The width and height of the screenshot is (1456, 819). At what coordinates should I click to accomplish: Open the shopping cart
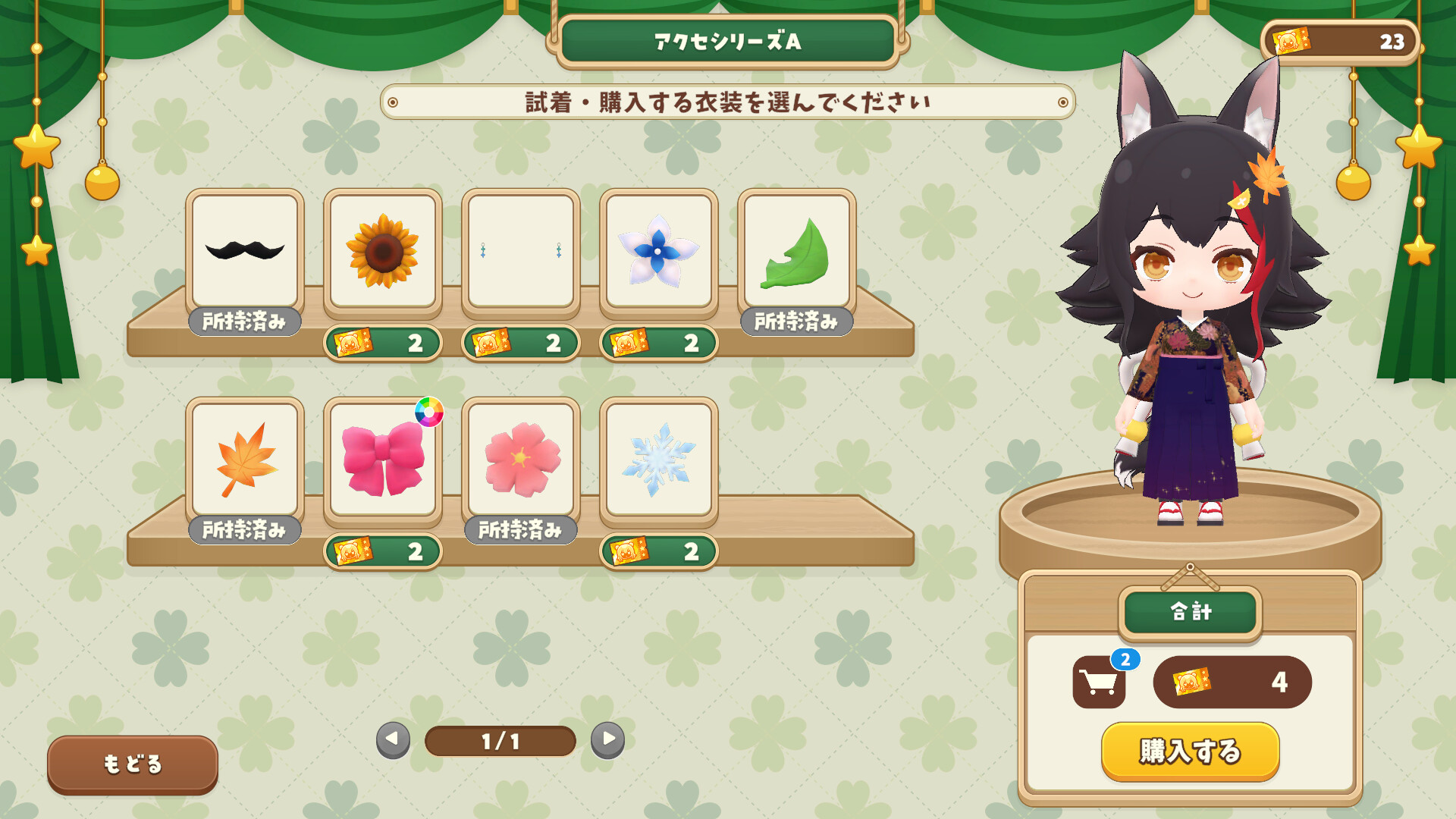[x=1099, y=682]
